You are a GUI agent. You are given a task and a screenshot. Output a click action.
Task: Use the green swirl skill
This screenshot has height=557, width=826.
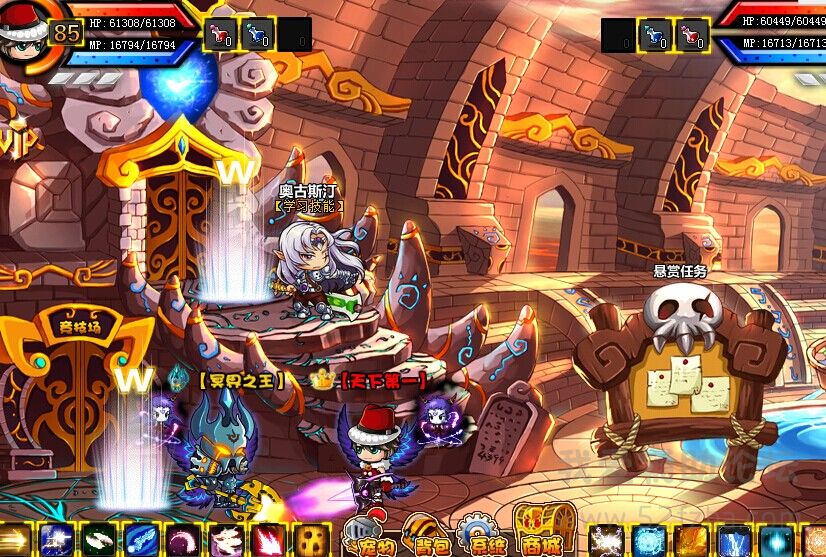click(x=98, y=540)
